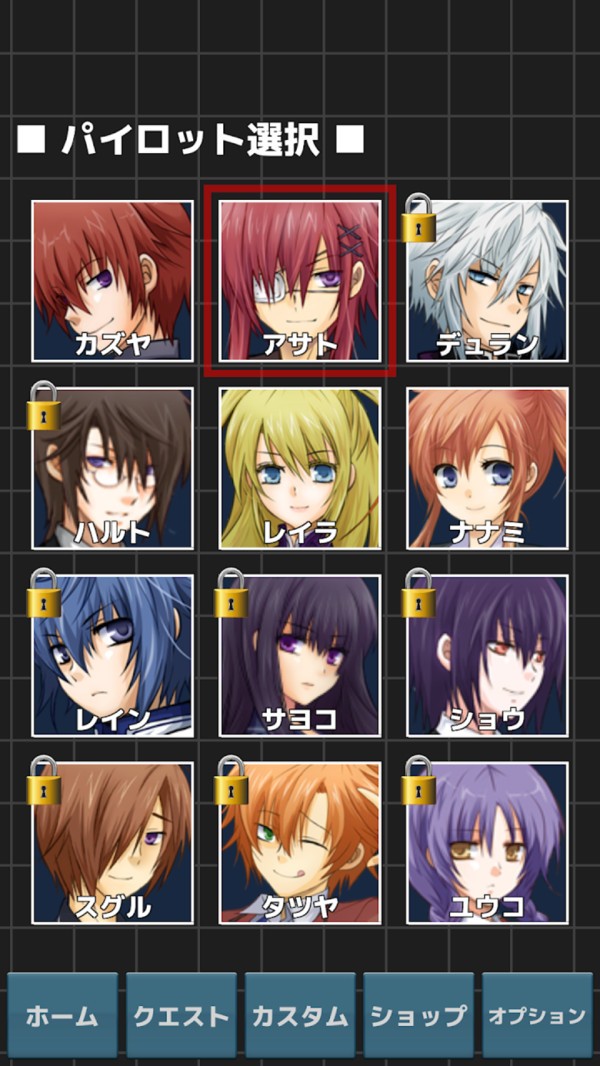Select pilot ナナミ portrait

click(487, 468)
